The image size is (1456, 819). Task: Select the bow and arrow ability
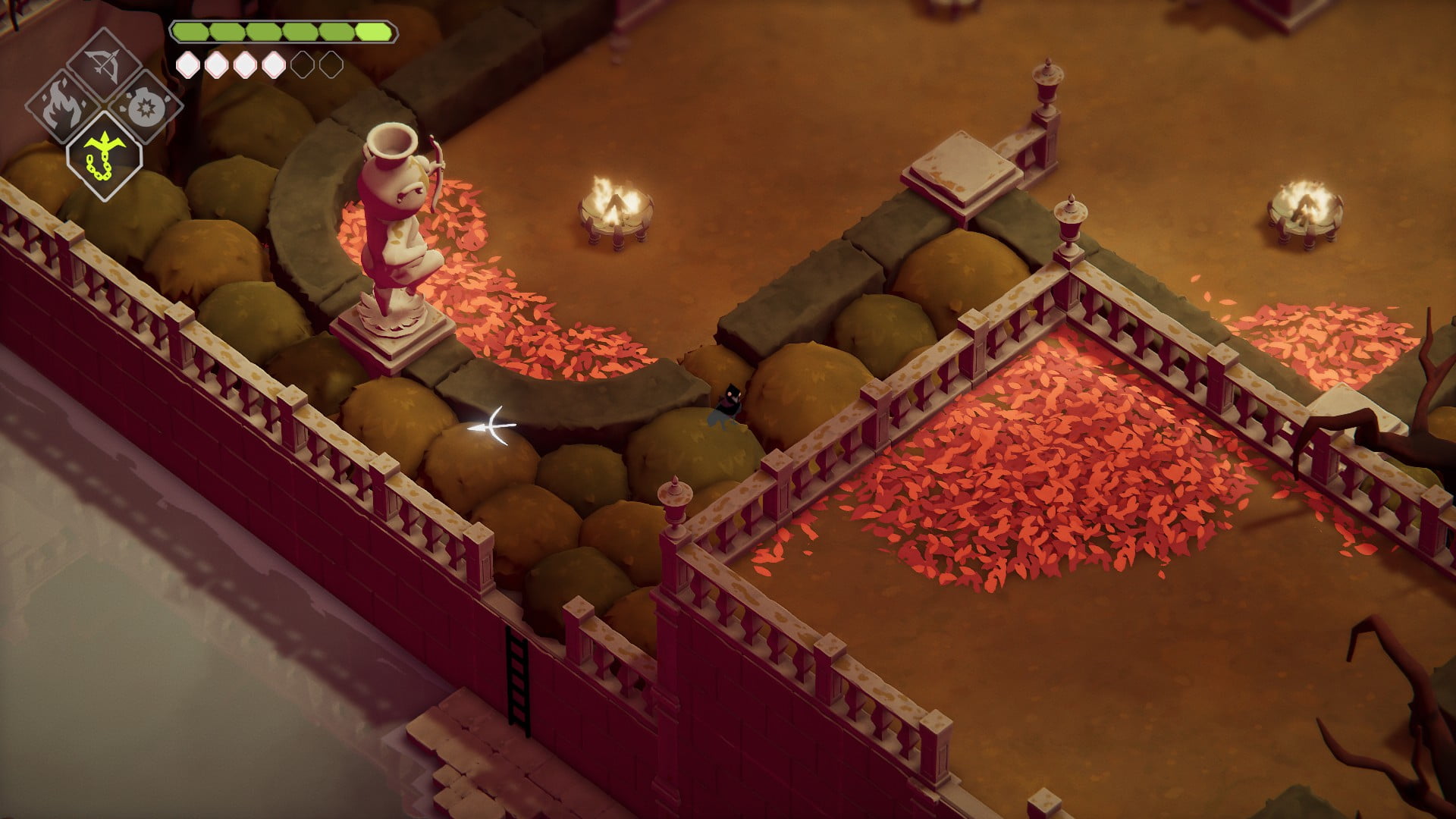(x=104, y=64)
